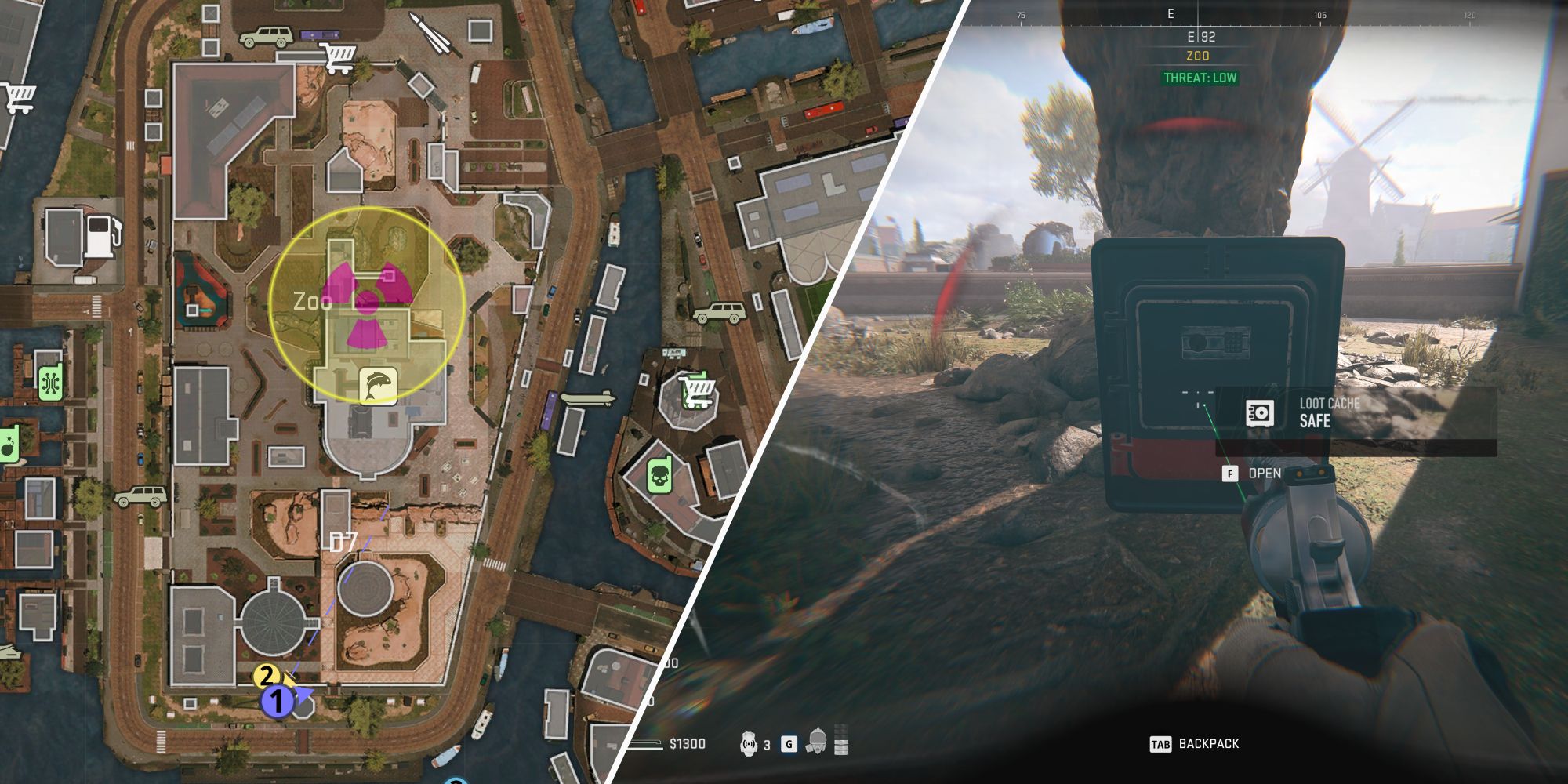1568x784 pixels.
Task: Select the gas mask icon in the bottom HUD
Action: 818,742
